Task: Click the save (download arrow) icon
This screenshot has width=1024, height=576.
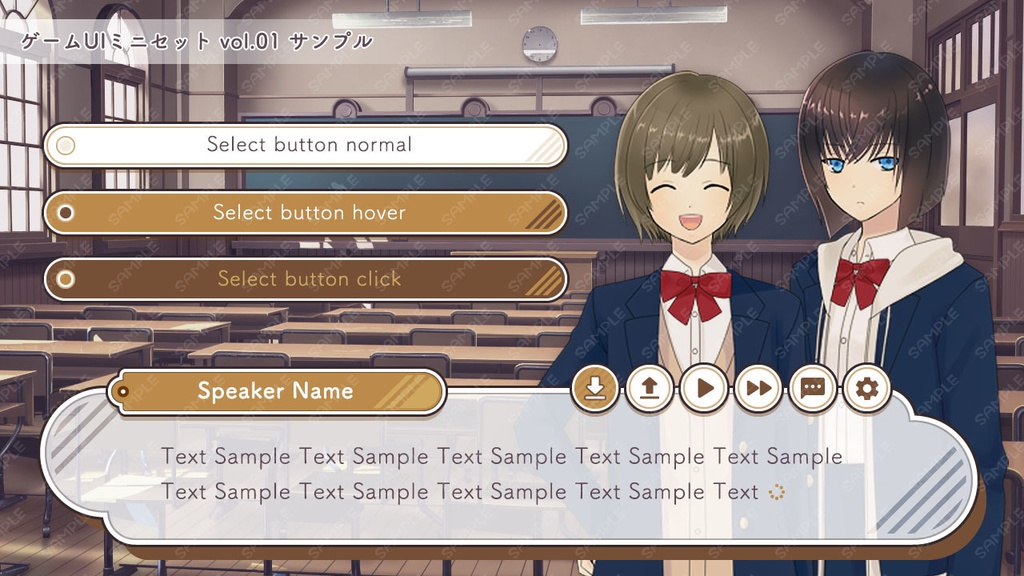Action: point(595,388)
